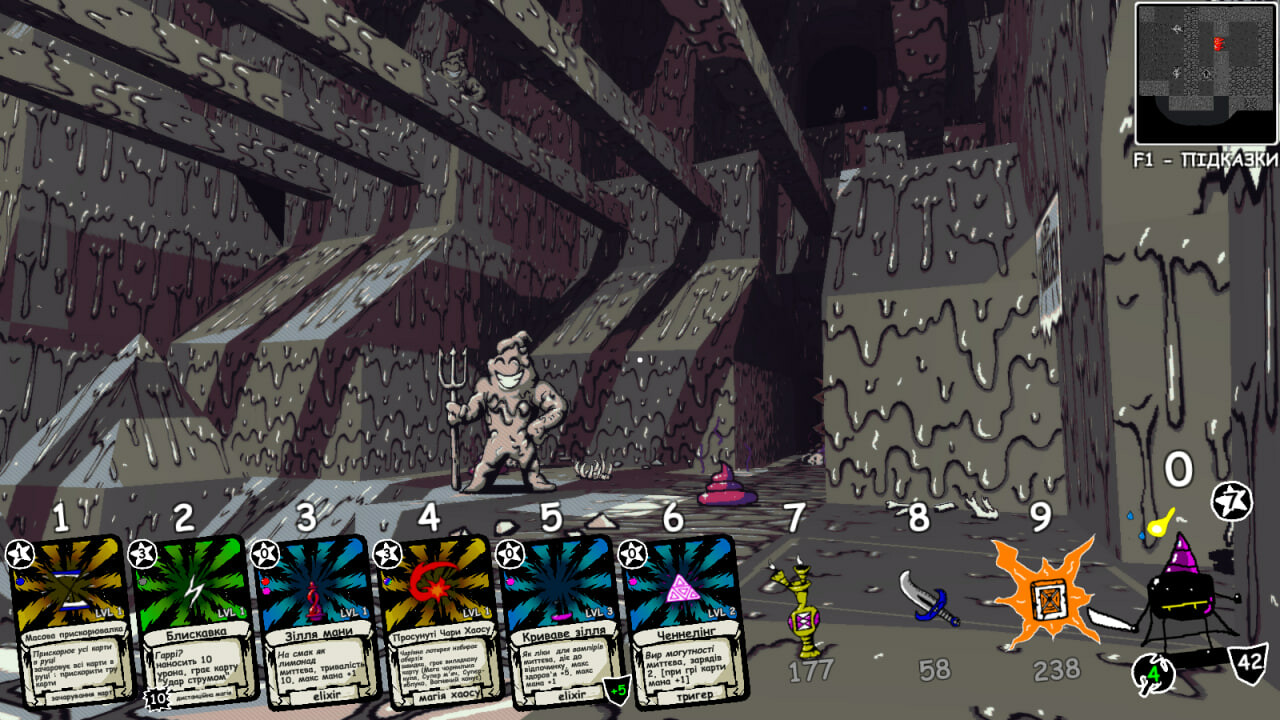The width and height of the screenshot is (1280, 720).
Task: Choose the Просунуті Чари Хаосу card
Action: tap(438, 622)
